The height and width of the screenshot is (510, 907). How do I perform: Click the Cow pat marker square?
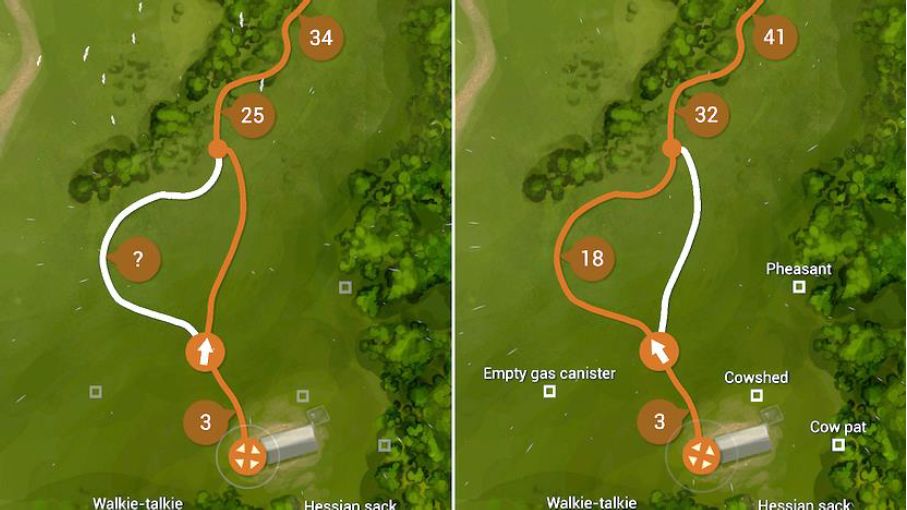point(838,444)
